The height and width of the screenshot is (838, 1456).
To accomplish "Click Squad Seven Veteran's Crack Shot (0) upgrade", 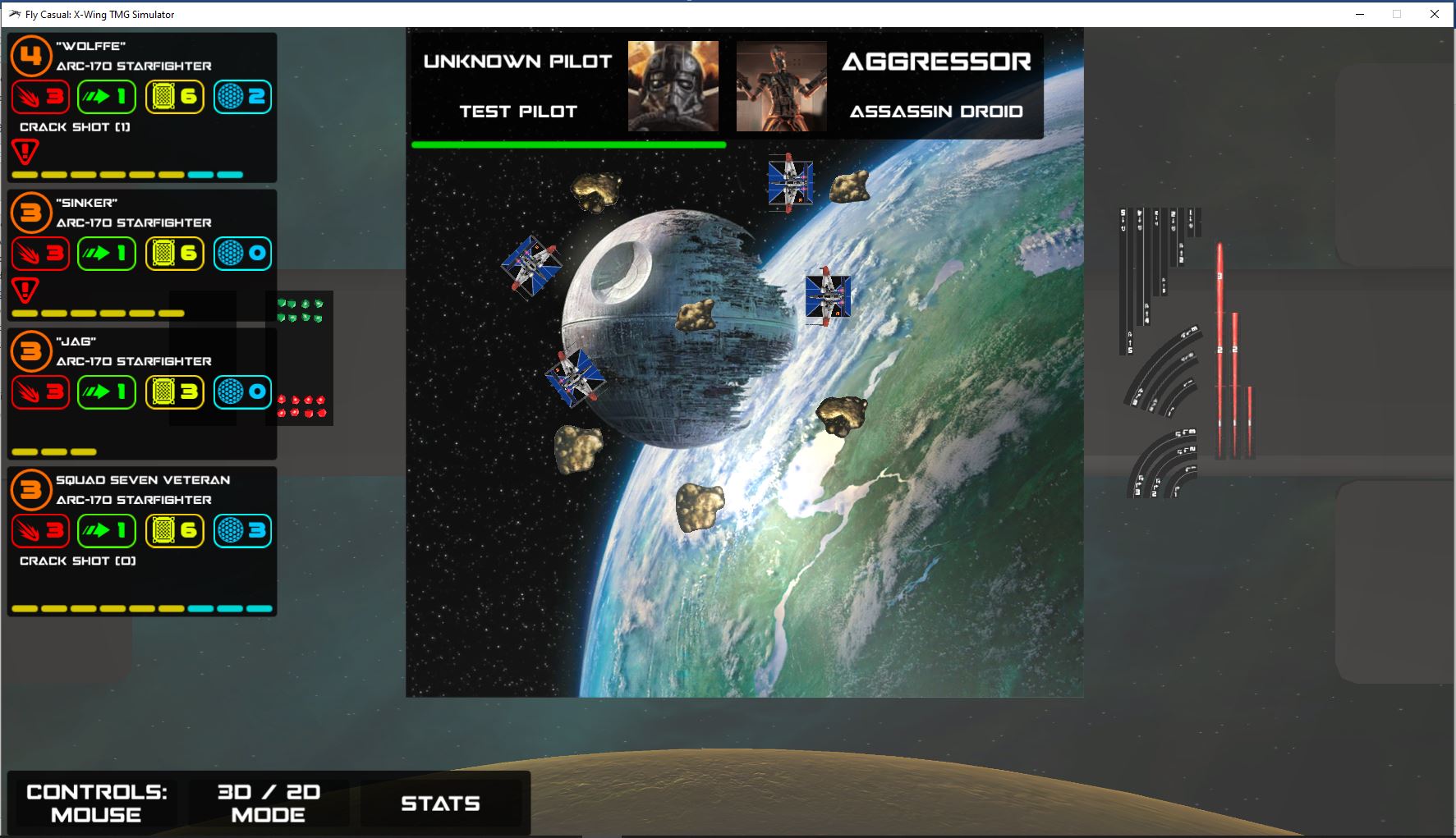I will (78, 561).
